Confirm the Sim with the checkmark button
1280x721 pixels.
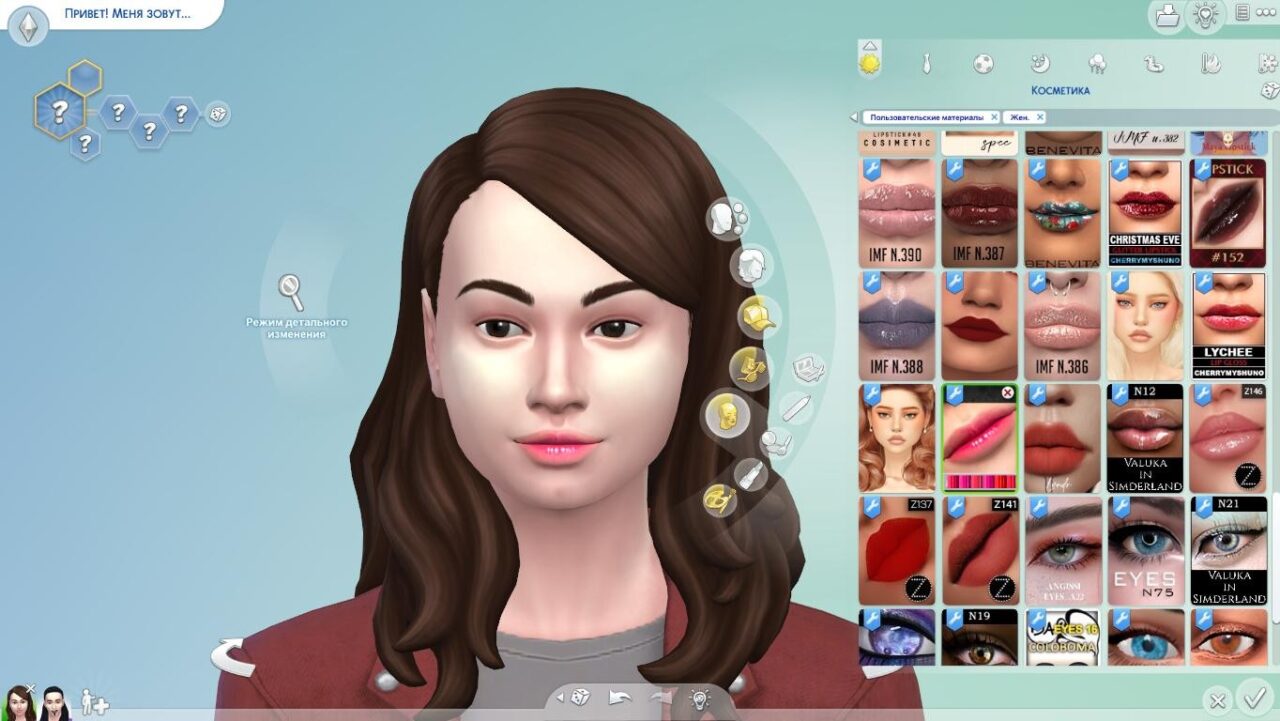pos(1253,697)
